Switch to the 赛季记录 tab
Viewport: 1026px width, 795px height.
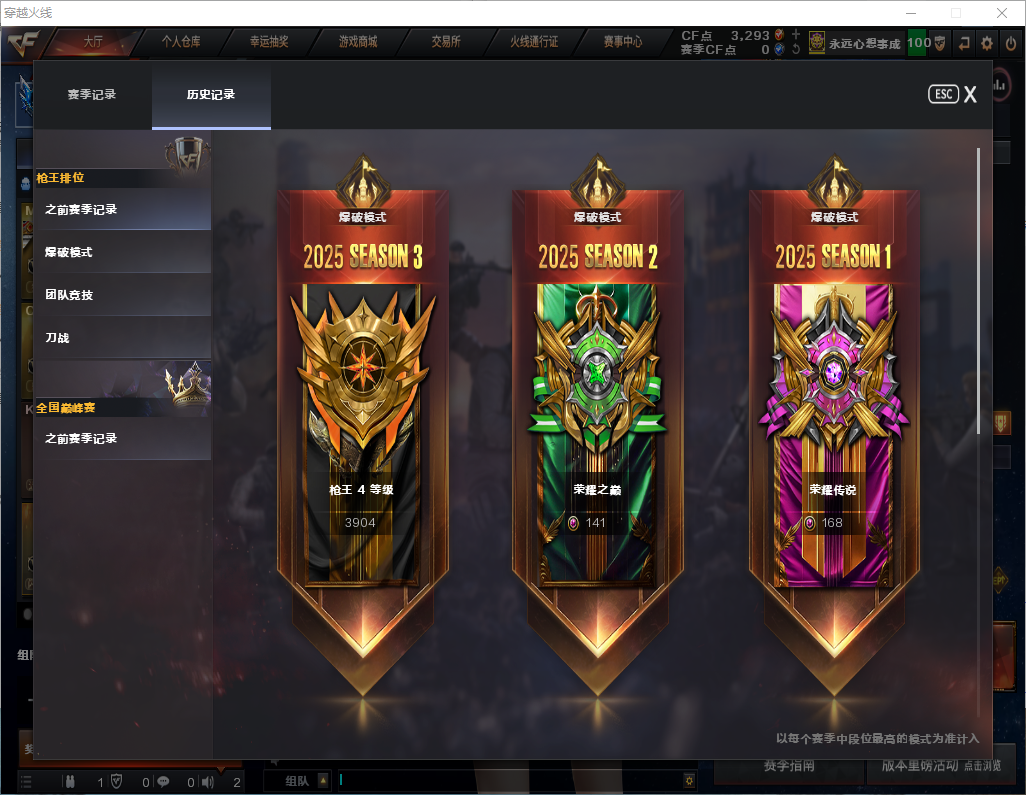point(92,95)
